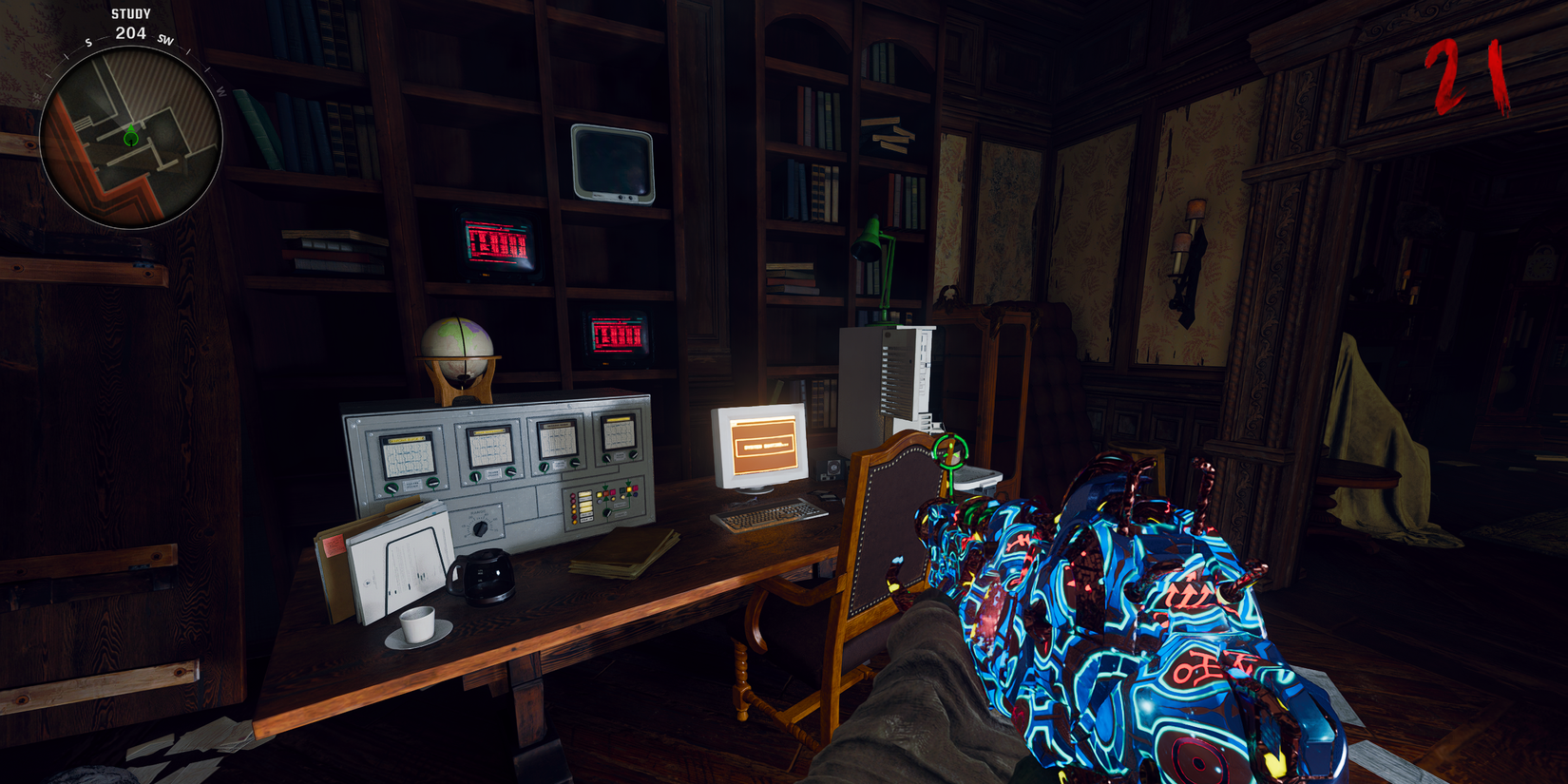Adjust the knob under the fourth chart recorder
The width and height of the screenshot is (1568, 784).
(606, 458)
